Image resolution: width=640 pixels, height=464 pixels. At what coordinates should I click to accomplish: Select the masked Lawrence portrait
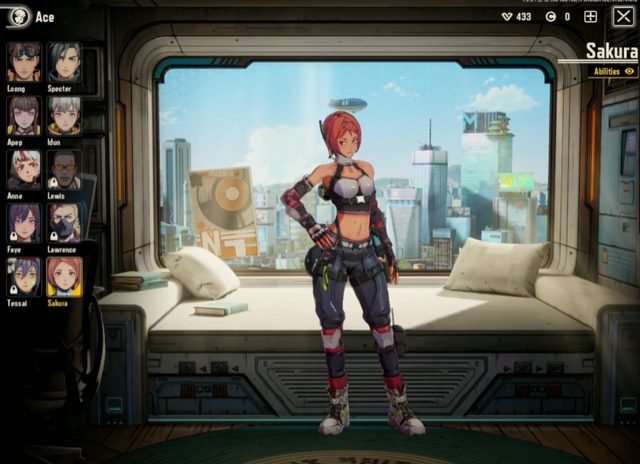click(65, 223)
